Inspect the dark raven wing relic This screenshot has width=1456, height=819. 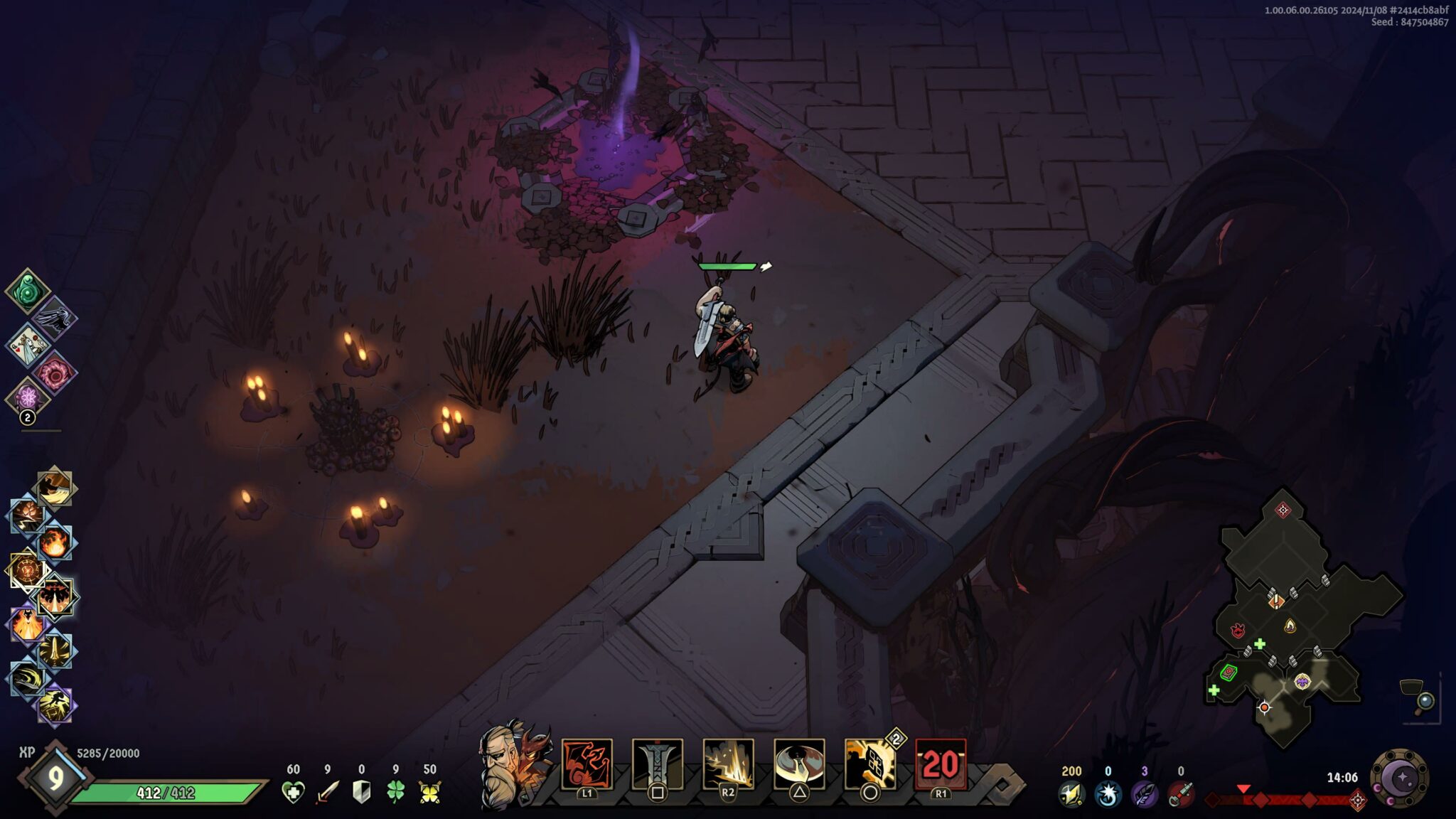pos(55,318)
